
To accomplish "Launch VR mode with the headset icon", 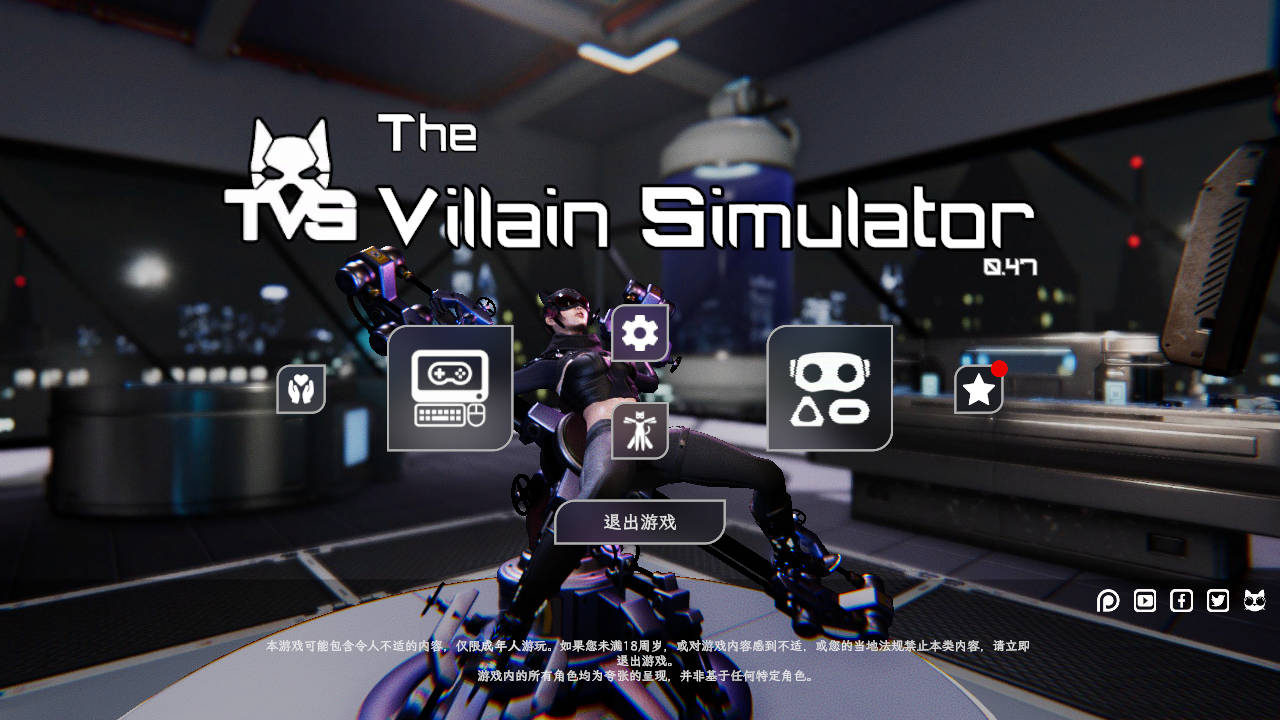I will [x=828, y=388].
